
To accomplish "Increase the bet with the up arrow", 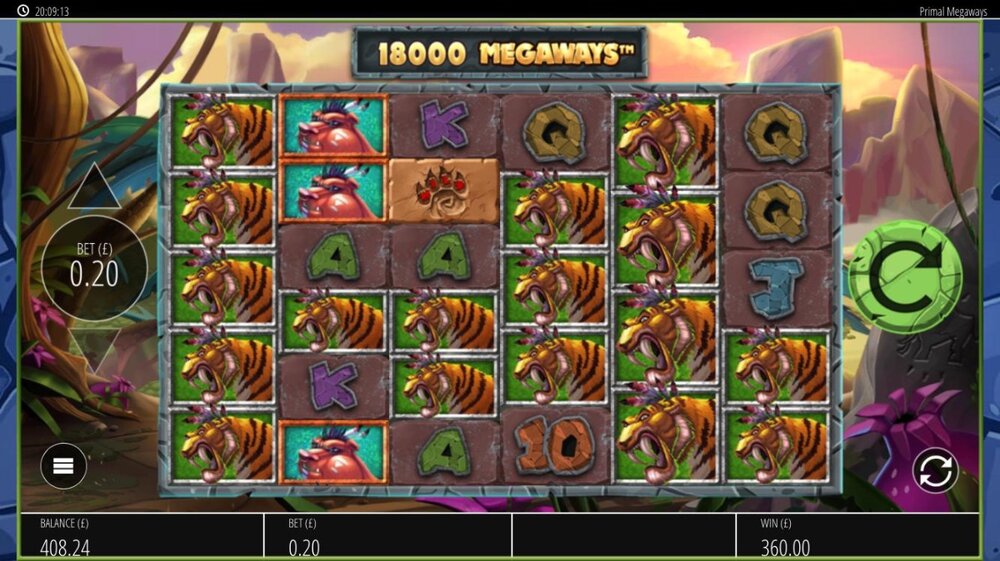I will 94,189.
